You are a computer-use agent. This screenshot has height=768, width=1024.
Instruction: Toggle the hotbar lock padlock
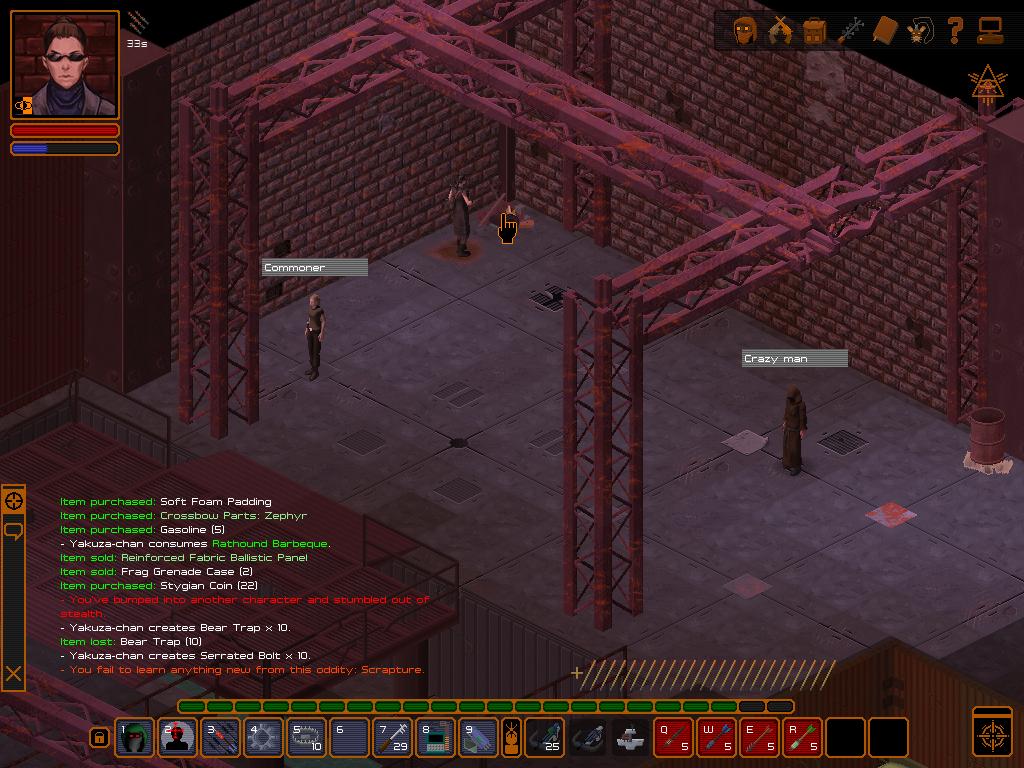point(99,738)
